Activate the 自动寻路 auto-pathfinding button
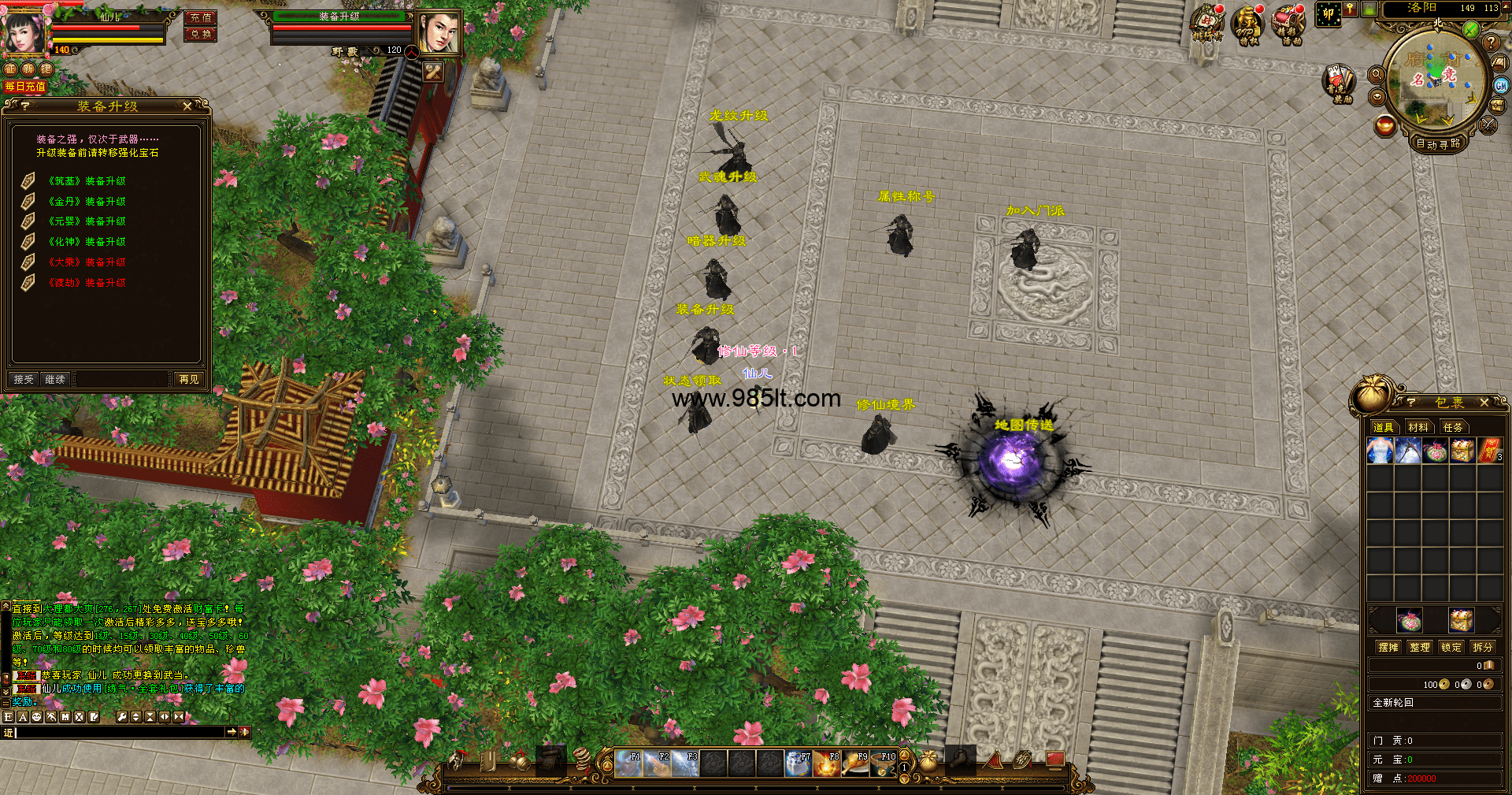The height and width of the screenshot is (795, 1512). 1438,143
